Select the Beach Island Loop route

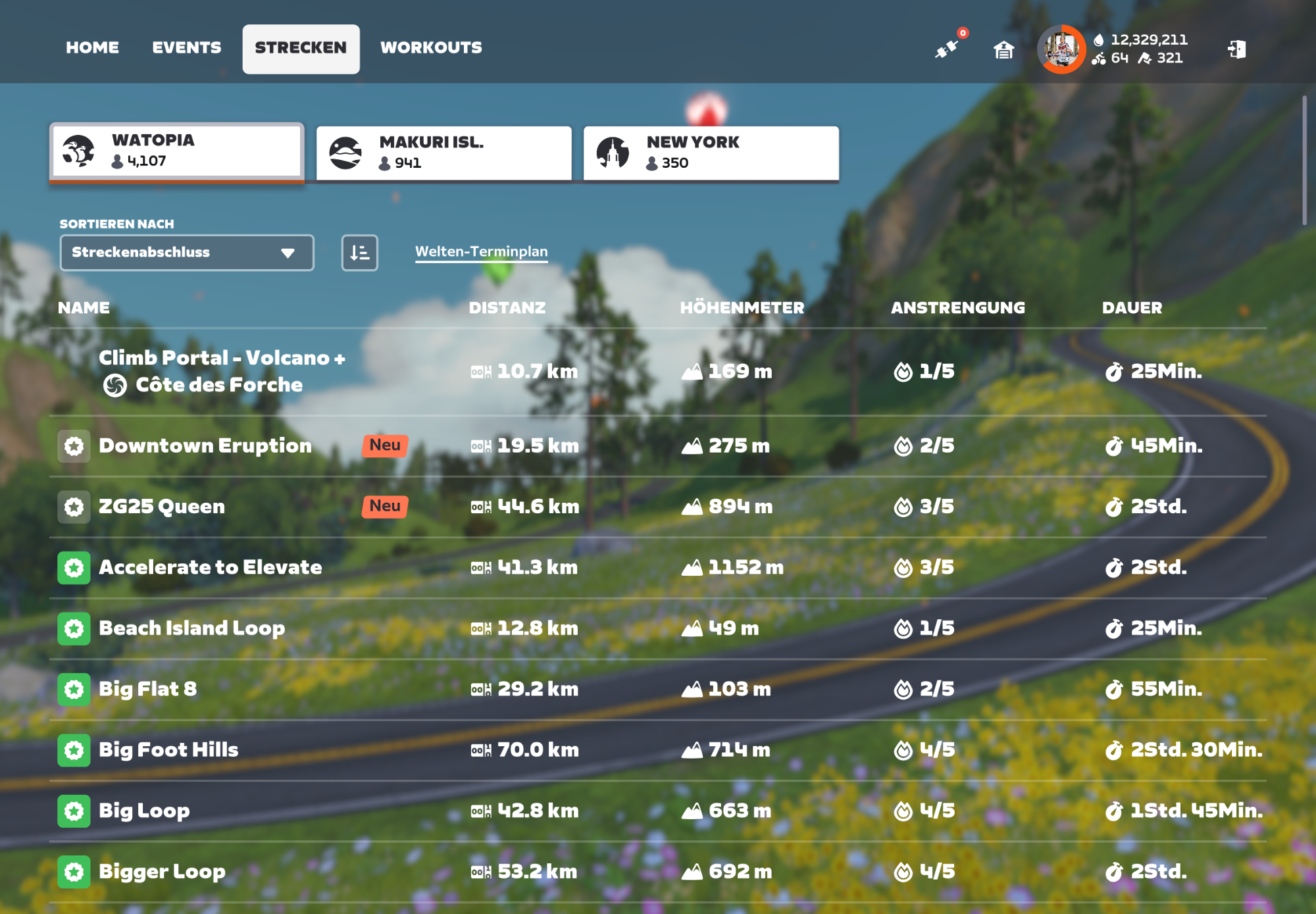[x=191, y=628]
